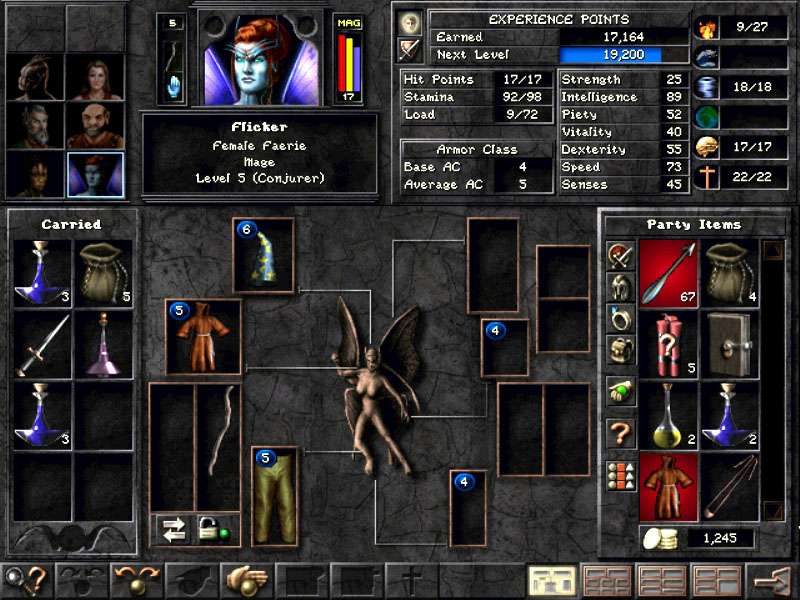Click the orange robe equipped on the torso
The image size is (800, 600).
tap(204, 338)
